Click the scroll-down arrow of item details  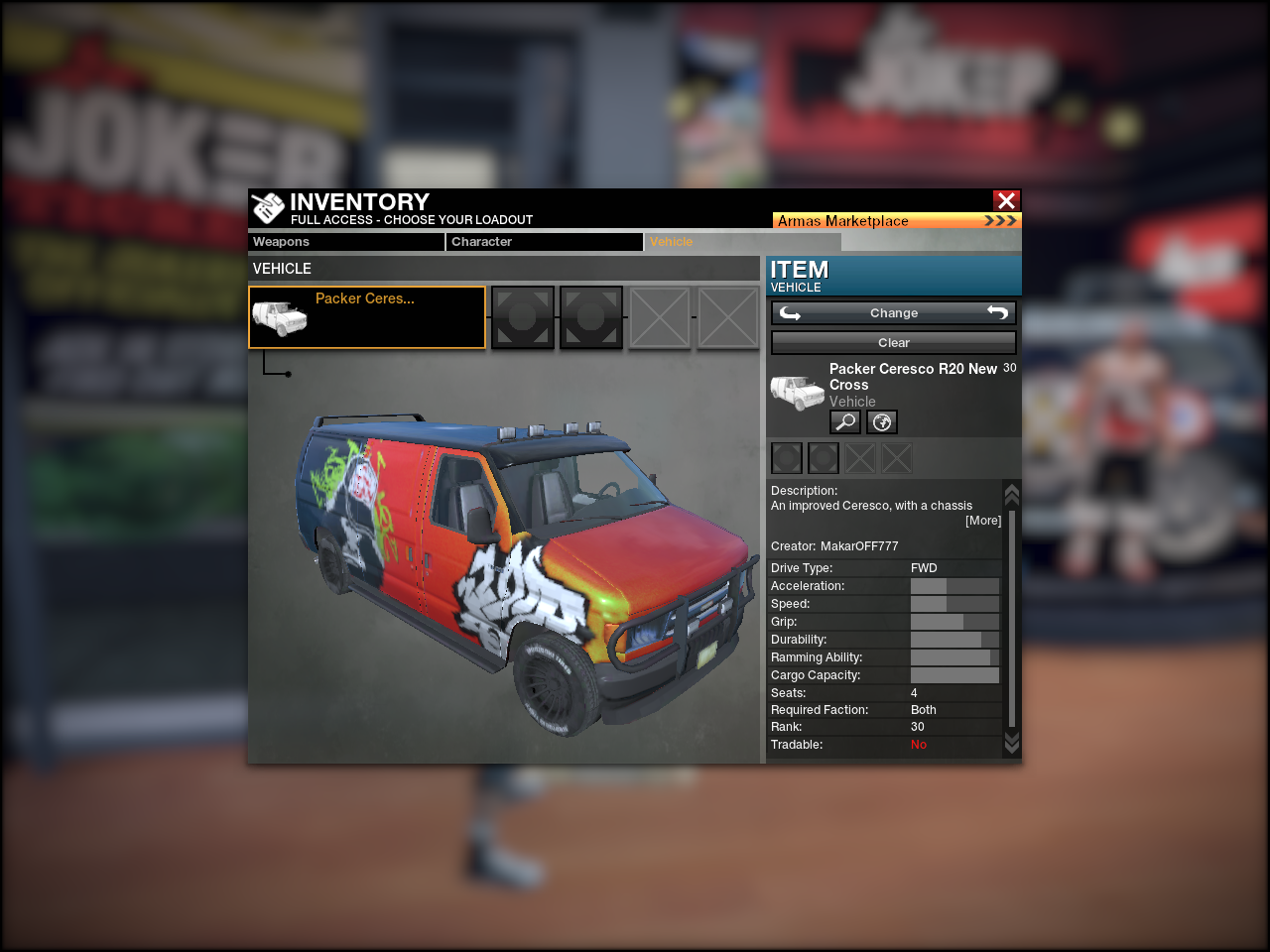tap(1011, 743)
